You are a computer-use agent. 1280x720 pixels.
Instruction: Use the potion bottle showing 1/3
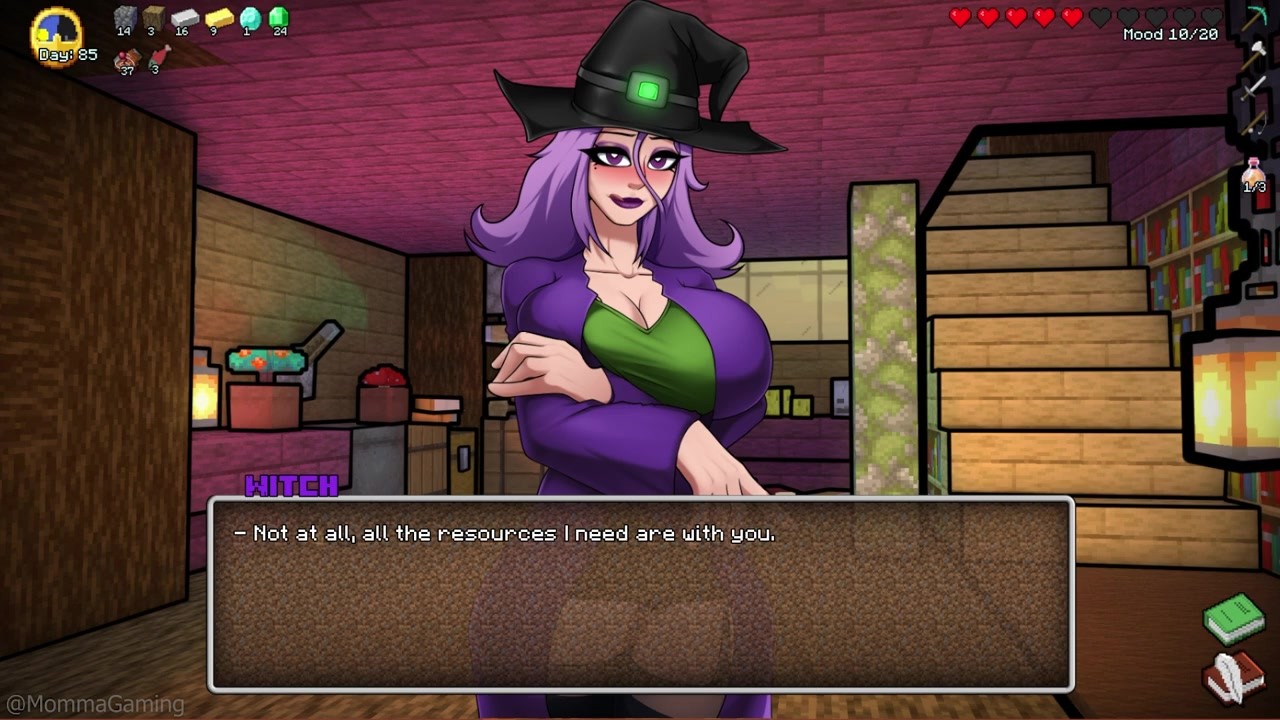pos(1254,176)
